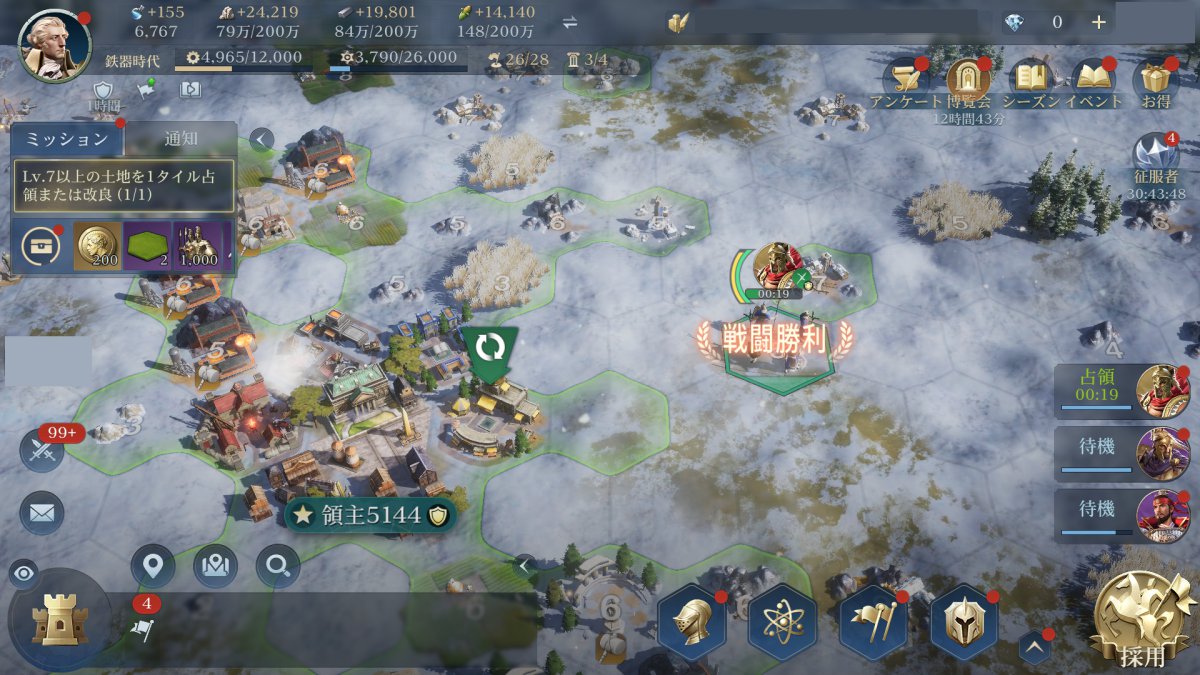Toggle the eye visibility button
1200x675 pixels.
coord(24,573)
